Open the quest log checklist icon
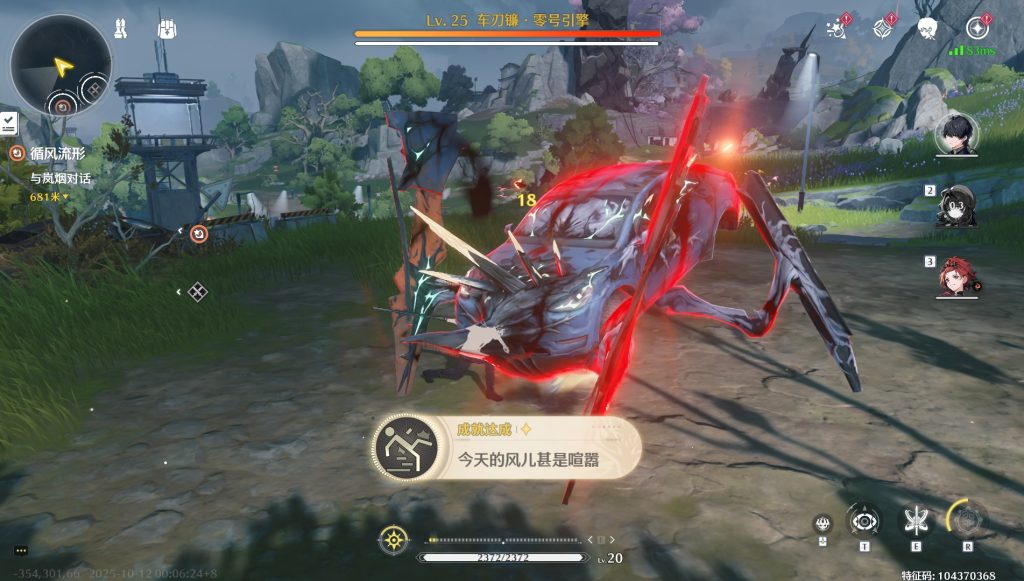1024x581 pixels. [8, 123]
